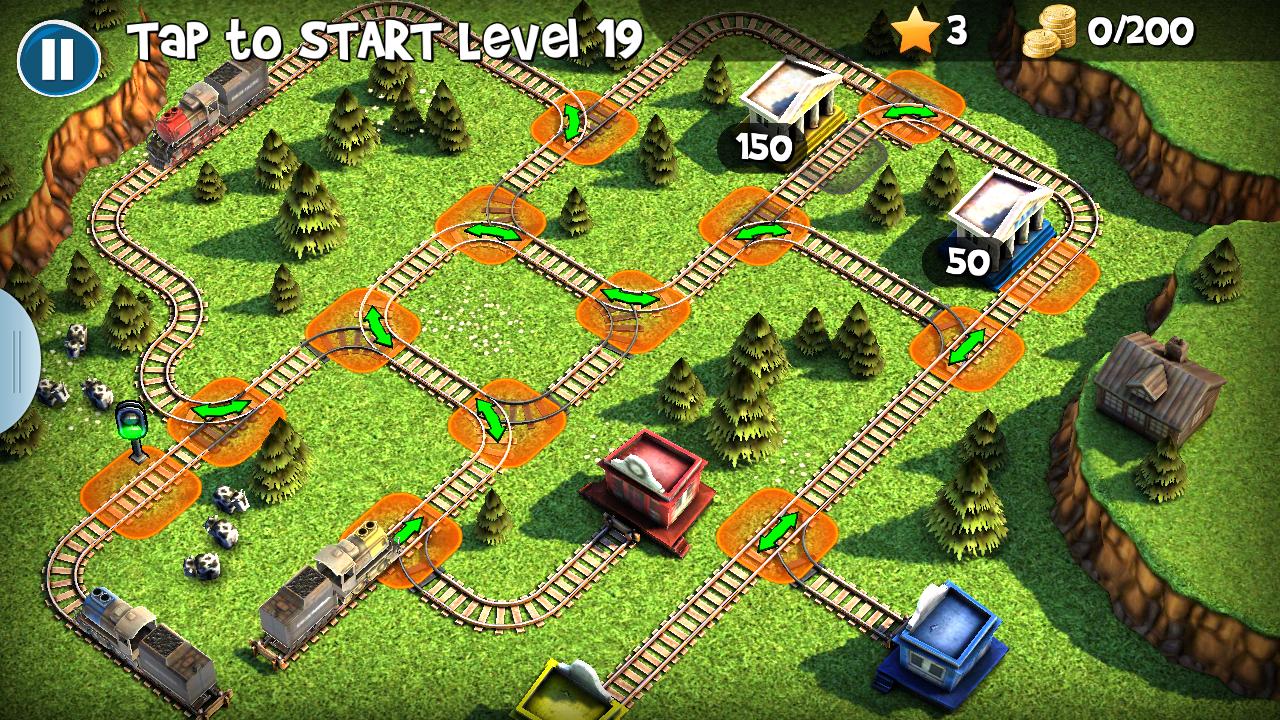Tap the START Level 19 banner

[385, 40]
